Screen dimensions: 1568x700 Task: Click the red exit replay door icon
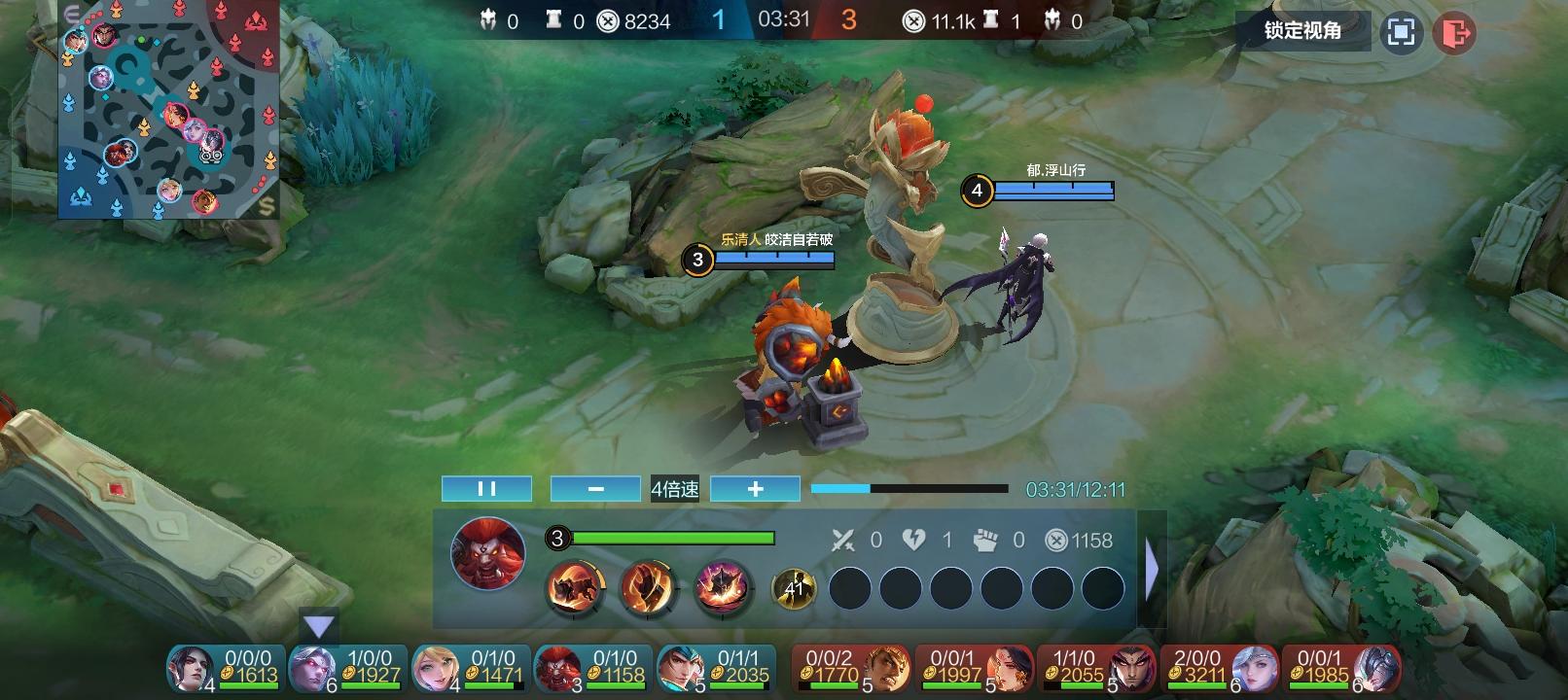click(x=1454, y=32)
